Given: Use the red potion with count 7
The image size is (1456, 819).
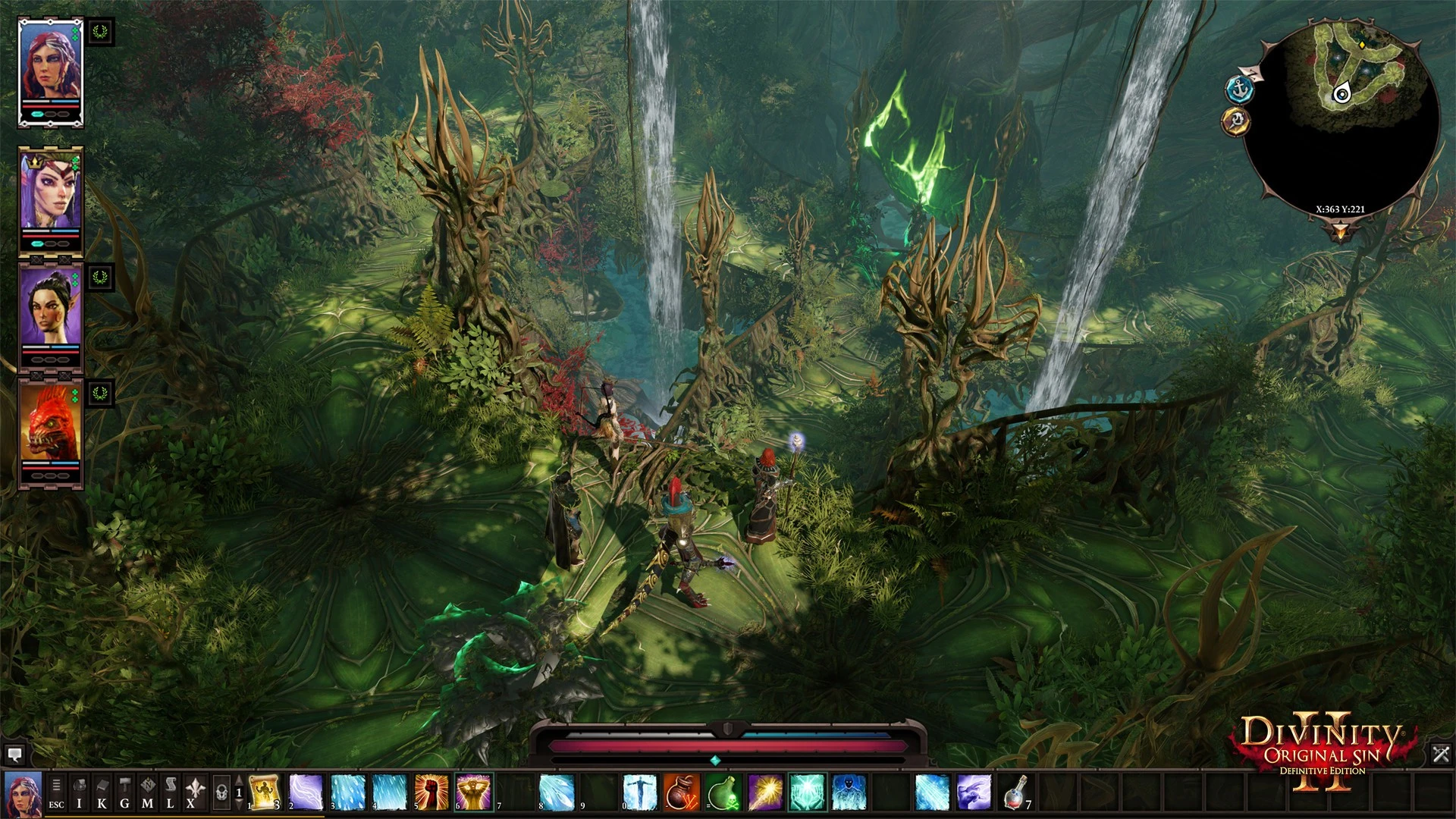Looking at the screenshot, I should [1016, 792].
